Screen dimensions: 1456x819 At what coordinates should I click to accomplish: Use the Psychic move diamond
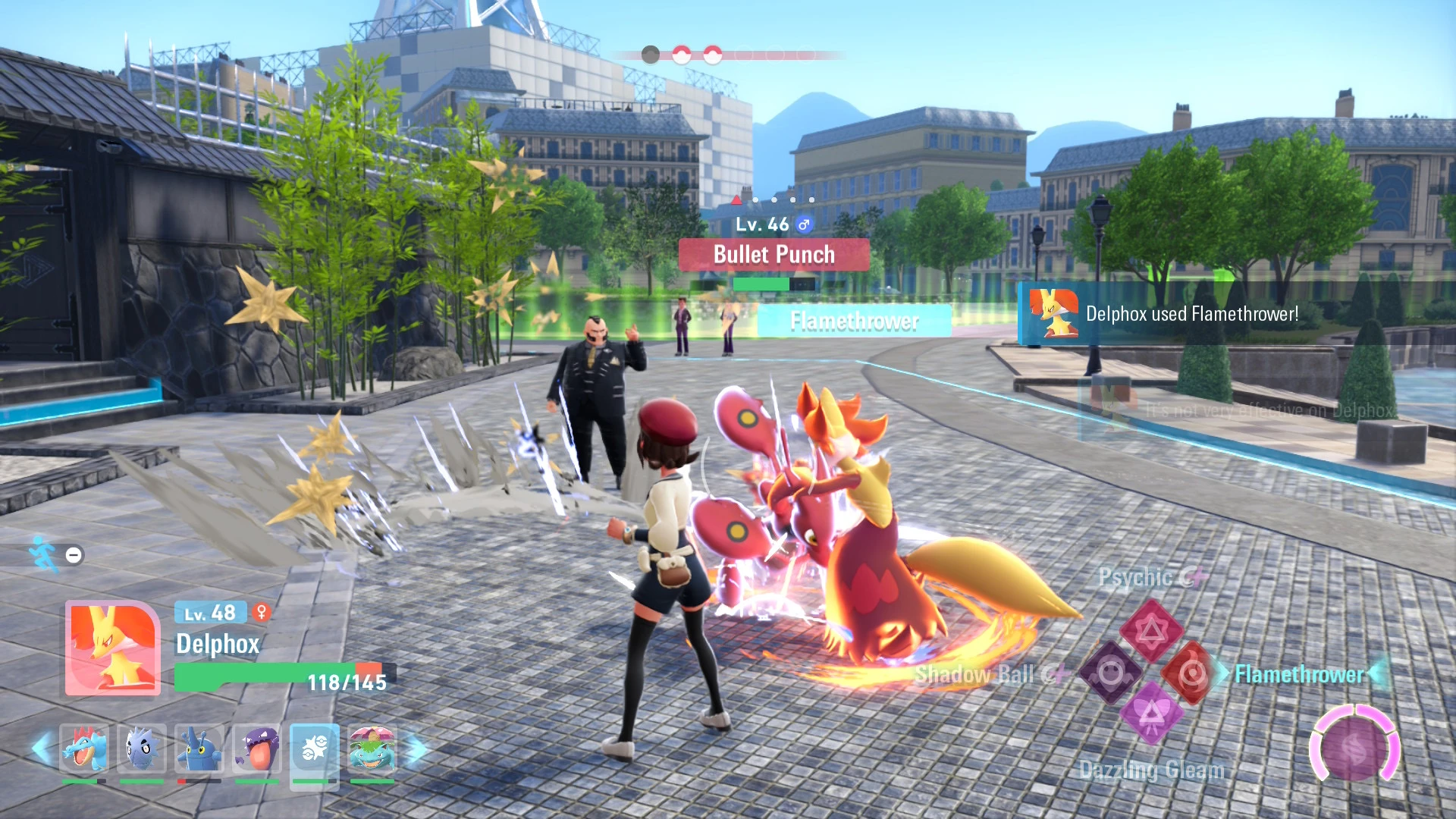[1151, 630]
